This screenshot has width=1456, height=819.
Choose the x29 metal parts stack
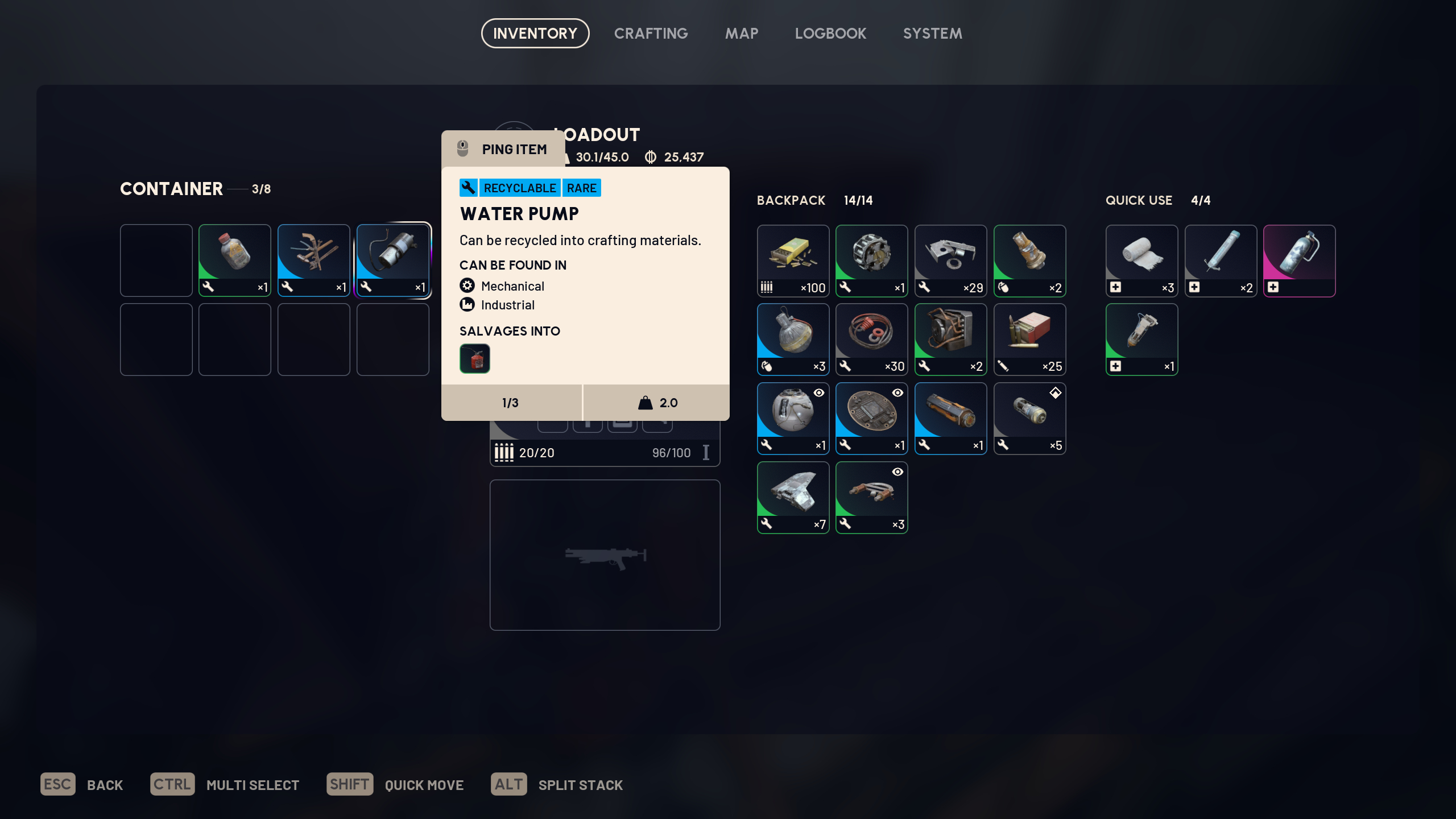tap(950, 260)
